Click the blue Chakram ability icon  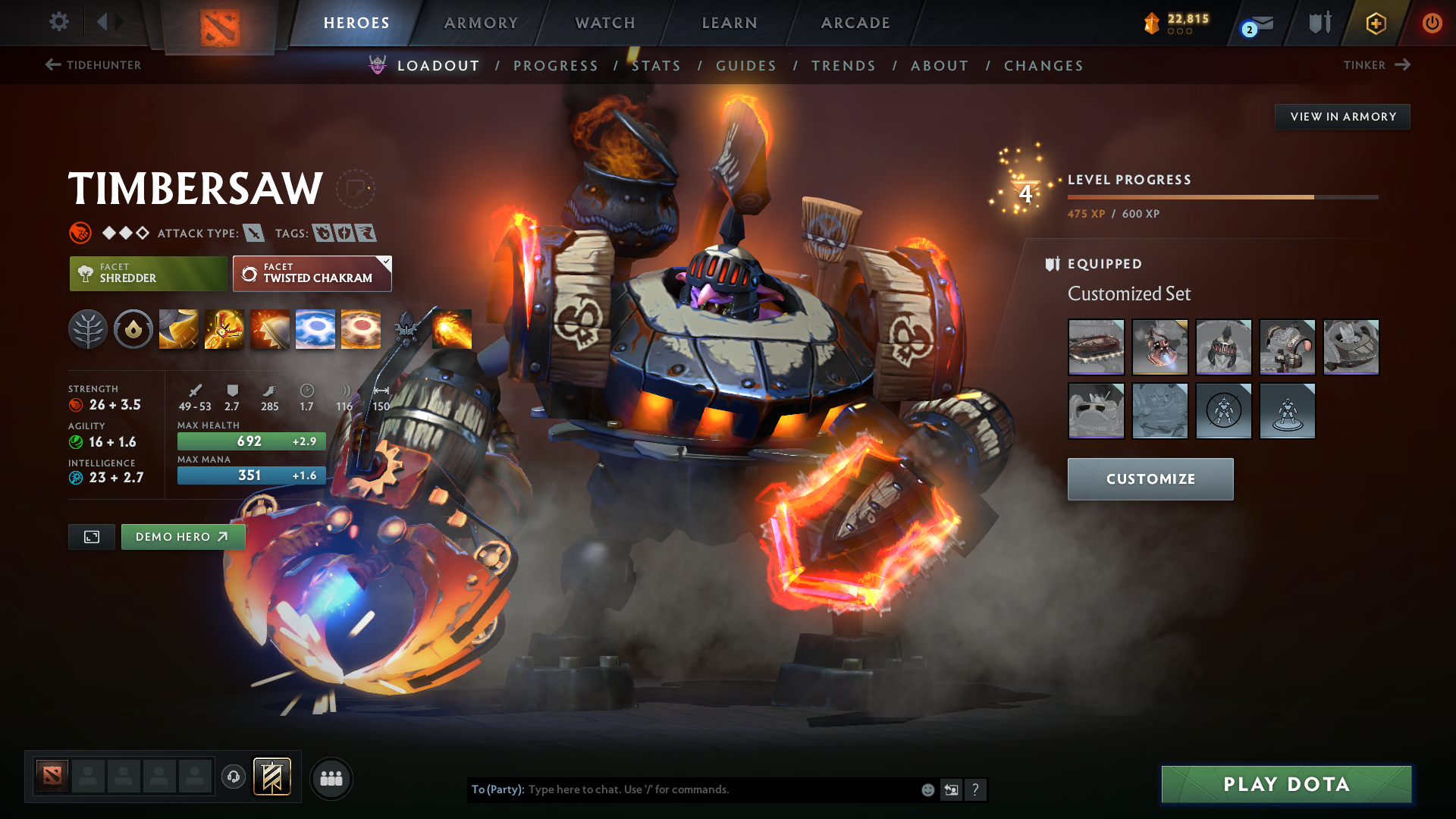(x=315, y=328)
